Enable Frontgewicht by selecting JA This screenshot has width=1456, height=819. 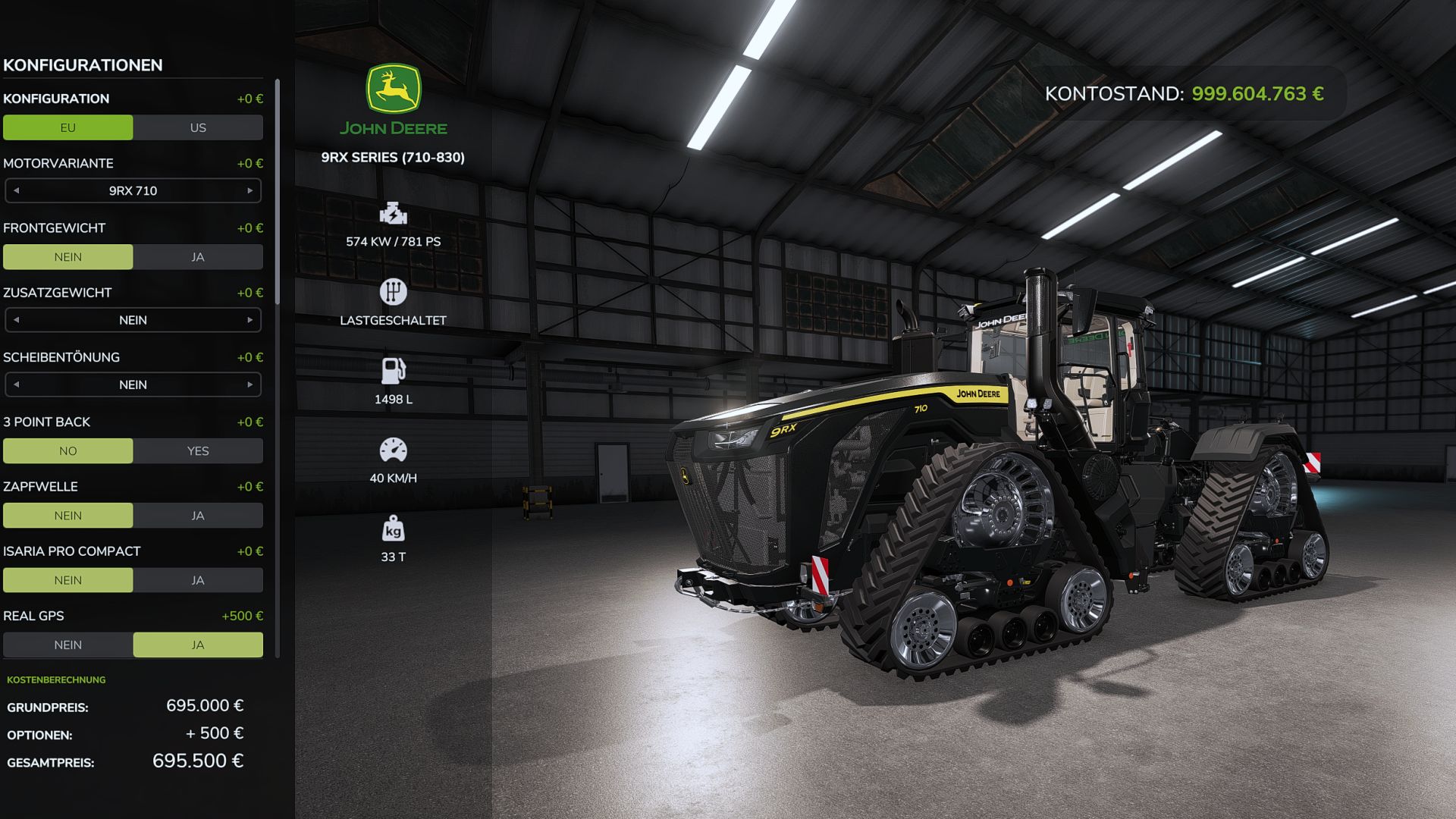pos(197,257)
